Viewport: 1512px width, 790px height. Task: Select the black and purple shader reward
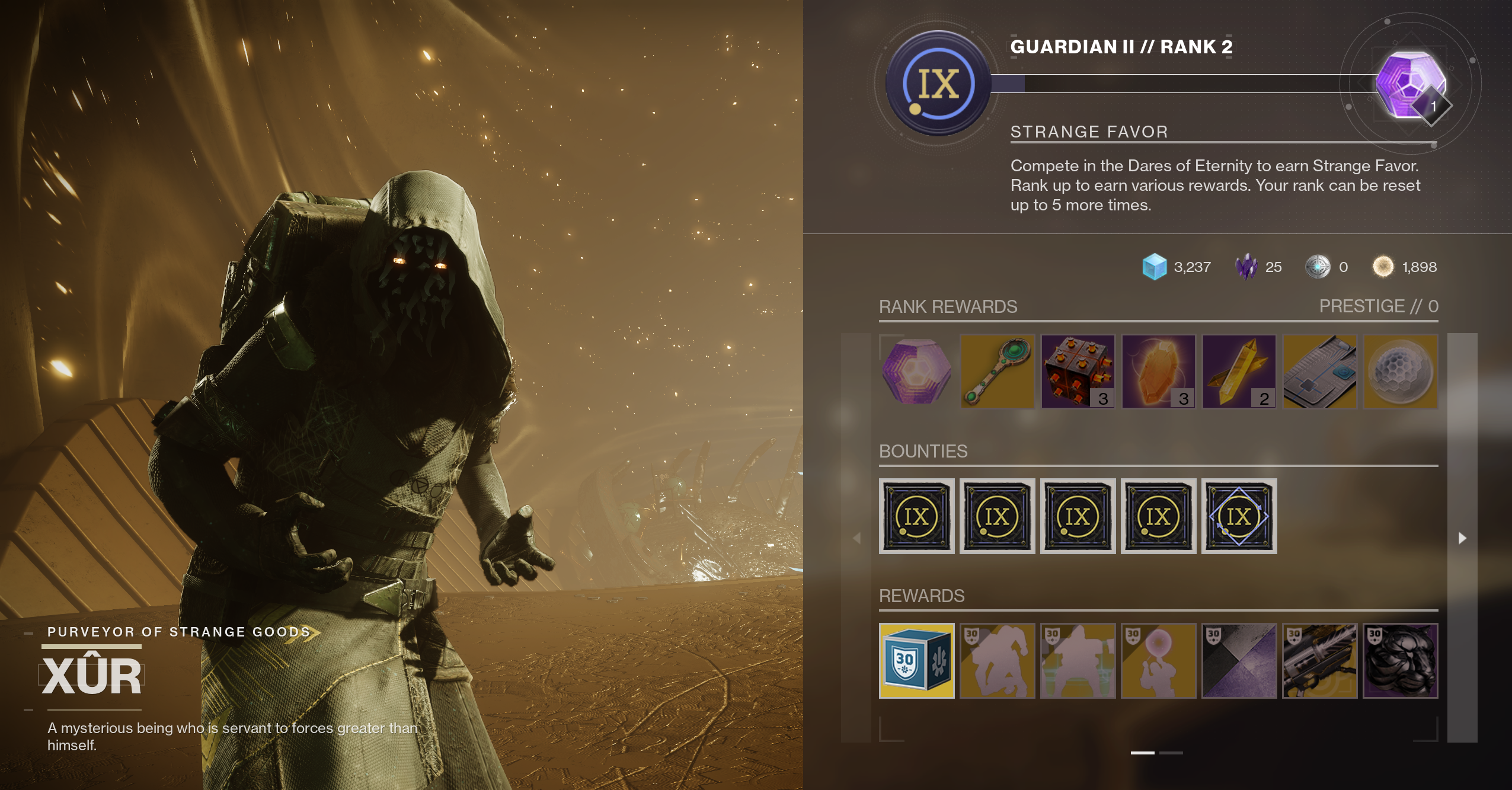[1239, 661]
